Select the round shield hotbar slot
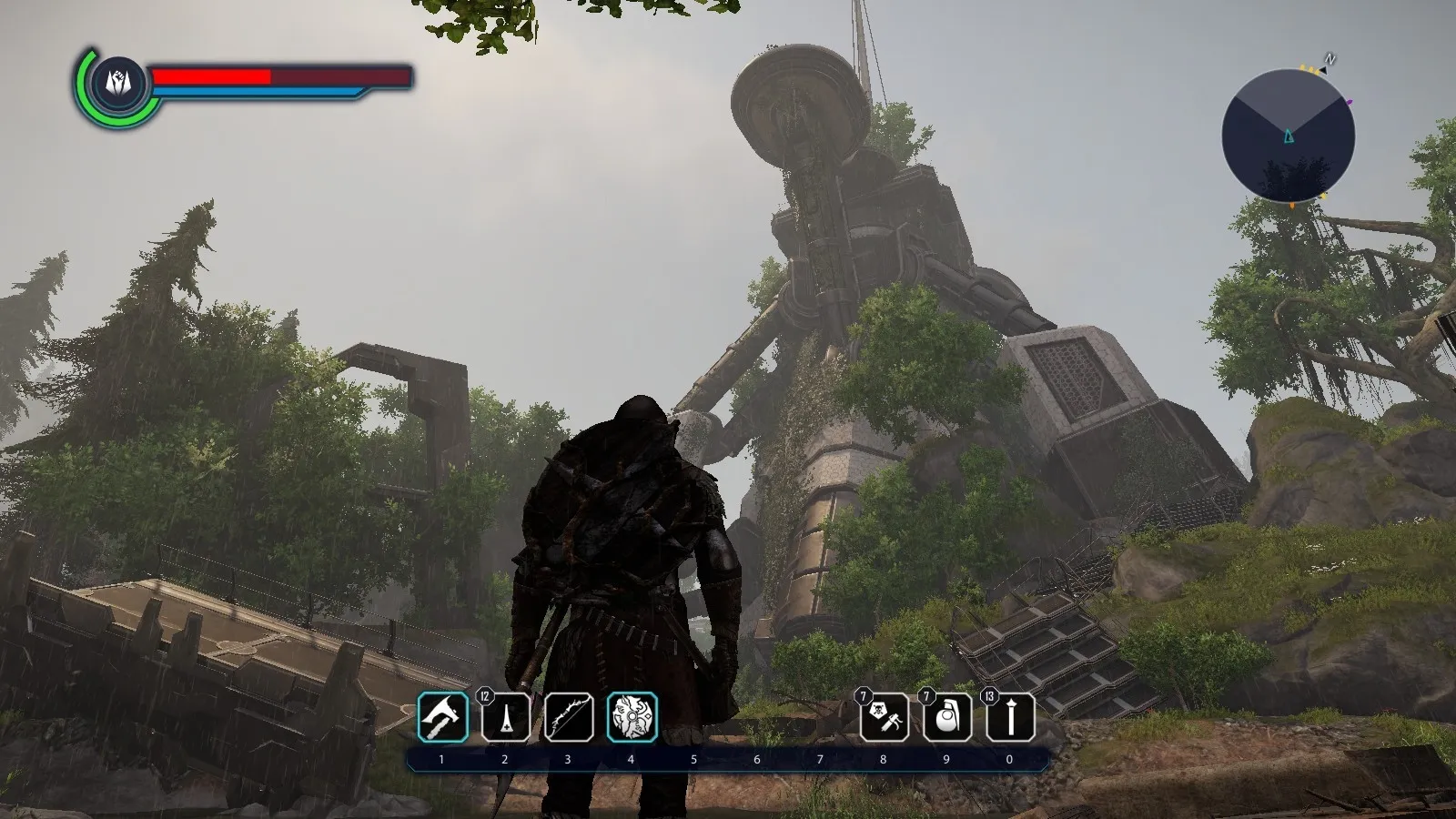Screen dimensions: 1456x819 pos(632,717)
